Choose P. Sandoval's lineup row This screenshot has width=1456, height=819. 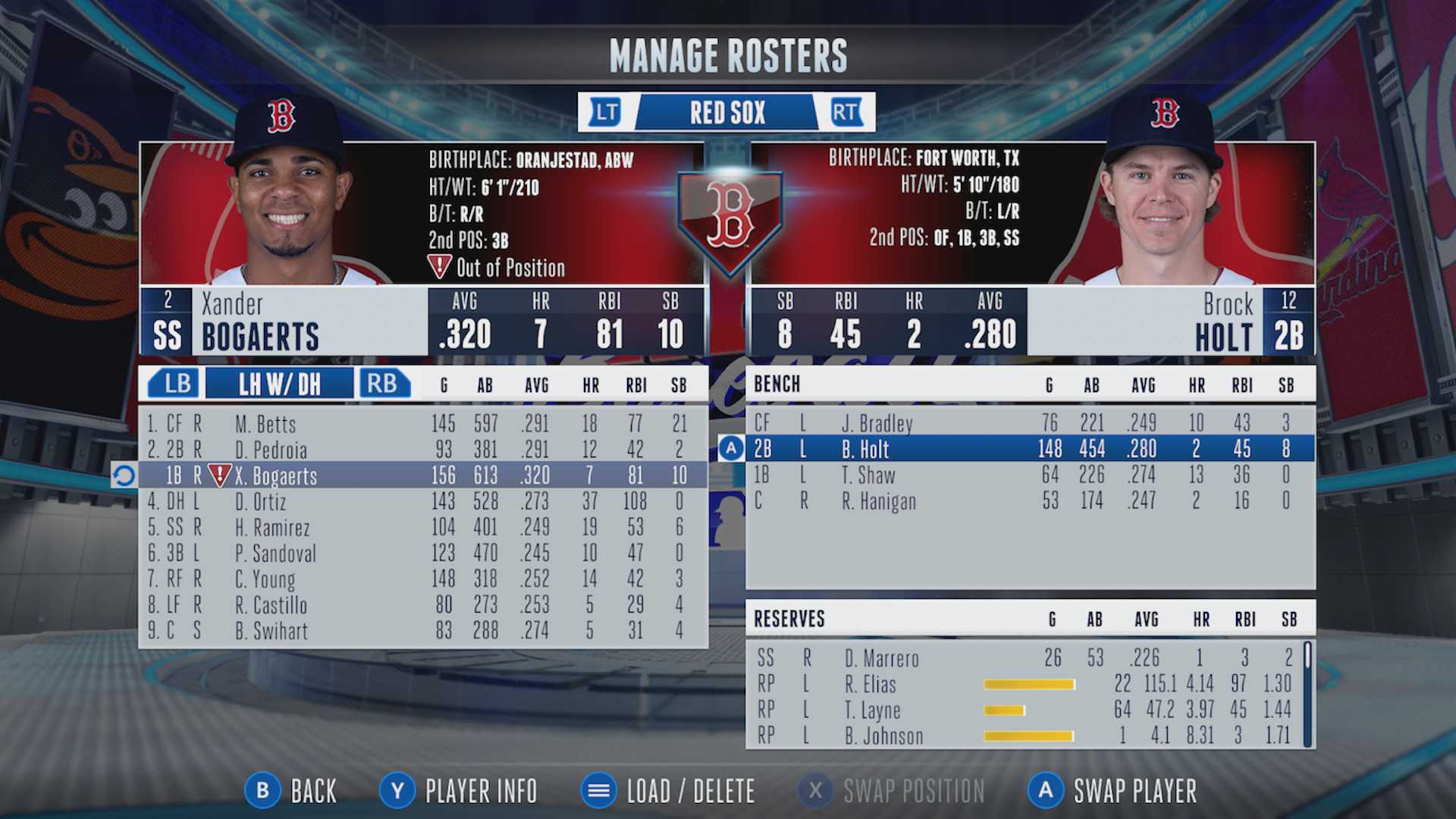pyautogui.click(x=422, y=553)
